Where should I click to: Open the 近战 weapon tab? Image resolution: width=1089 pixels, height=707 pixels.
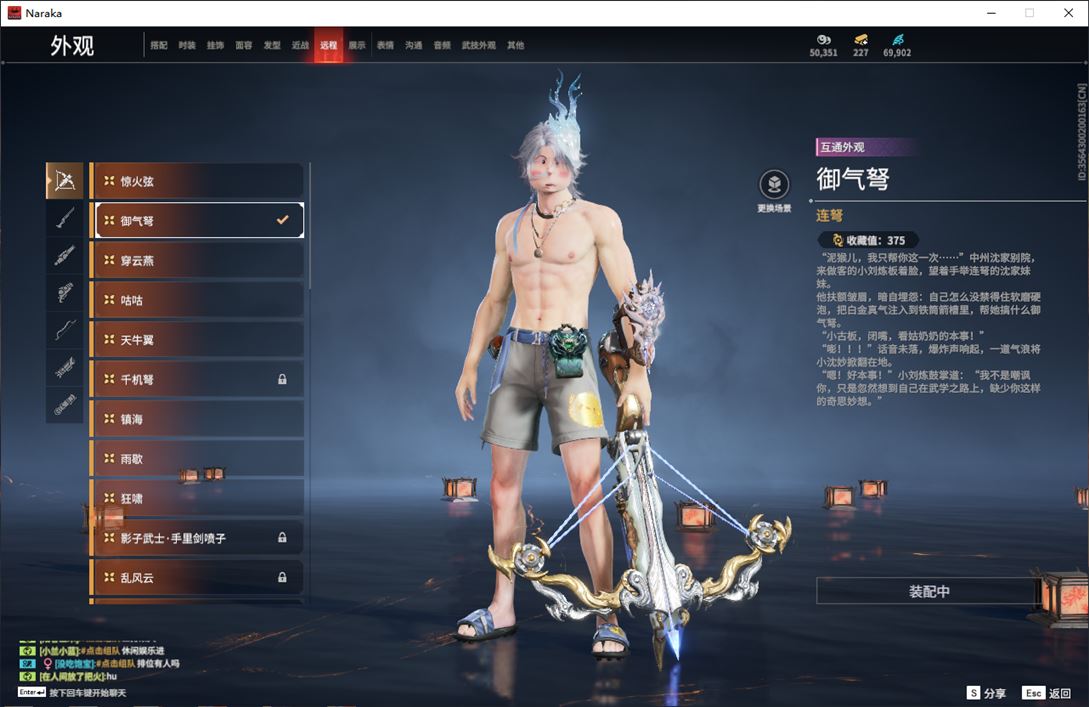point(300,45)
